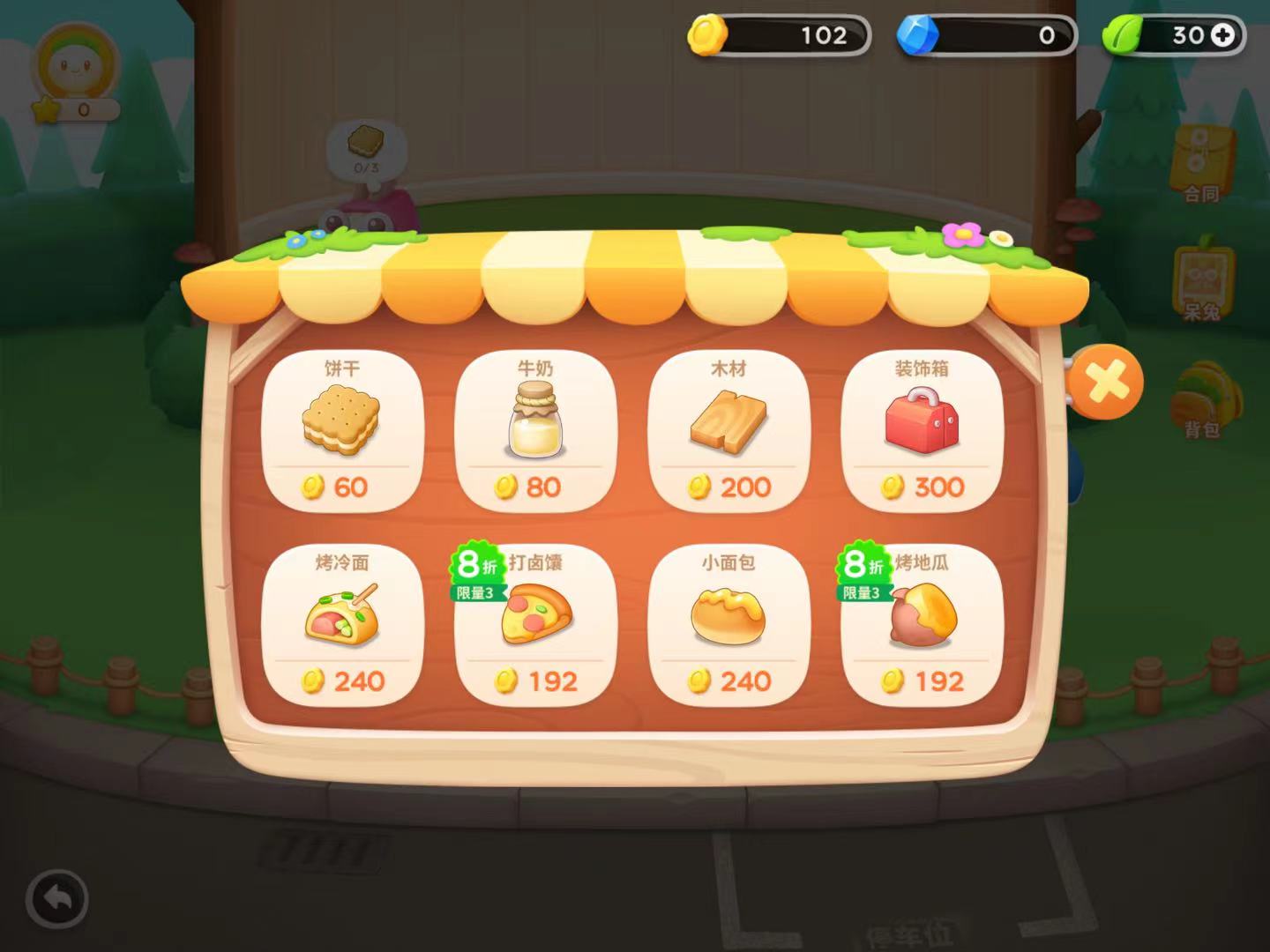Select the 木材 wood plank item
This screenshot has height=952, width=1270.
tap(729, 428)
